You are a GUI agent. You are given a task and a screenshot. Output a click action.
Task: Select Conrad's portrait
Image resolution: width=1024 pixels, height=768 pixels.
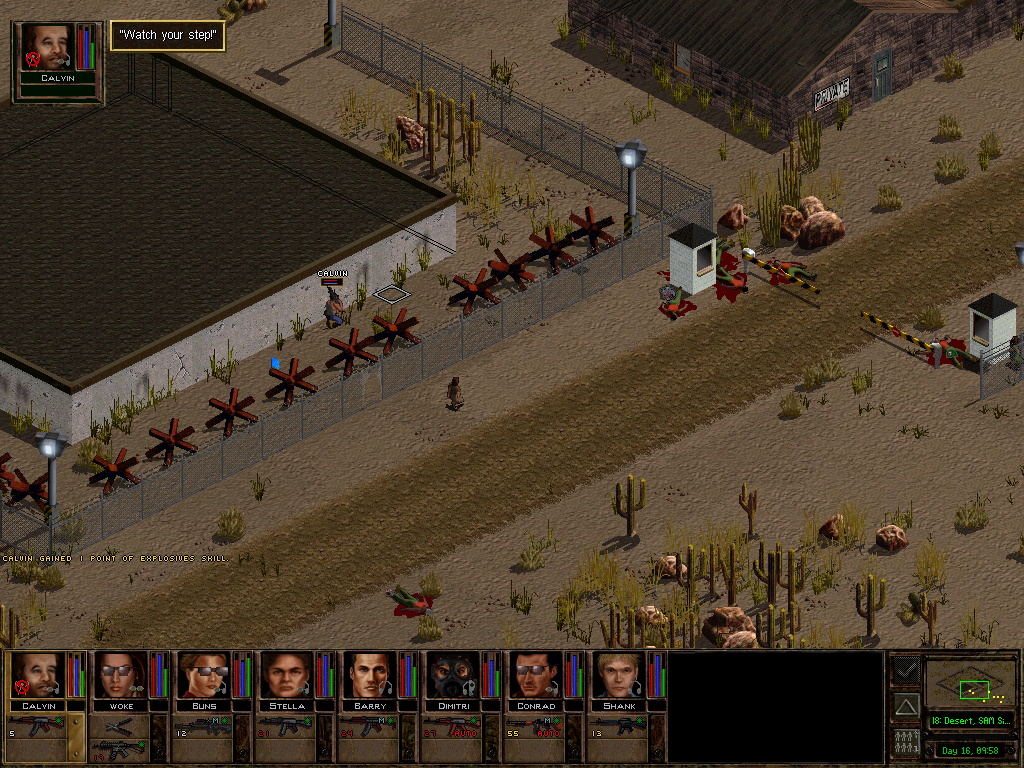[x=536, y=675]
